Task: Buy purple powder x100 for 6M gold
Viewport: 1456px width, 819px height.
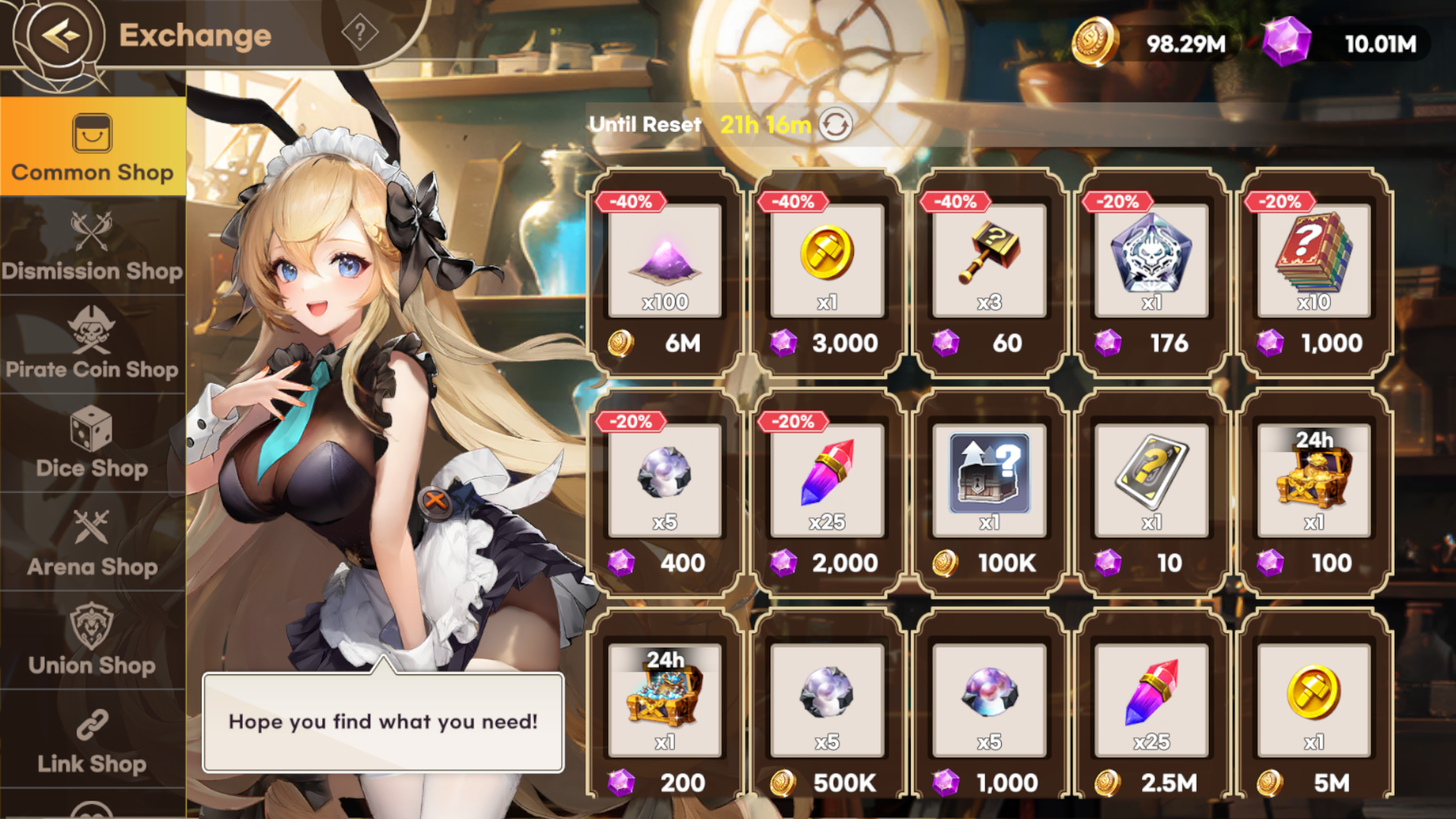Action: click(664, 273)
